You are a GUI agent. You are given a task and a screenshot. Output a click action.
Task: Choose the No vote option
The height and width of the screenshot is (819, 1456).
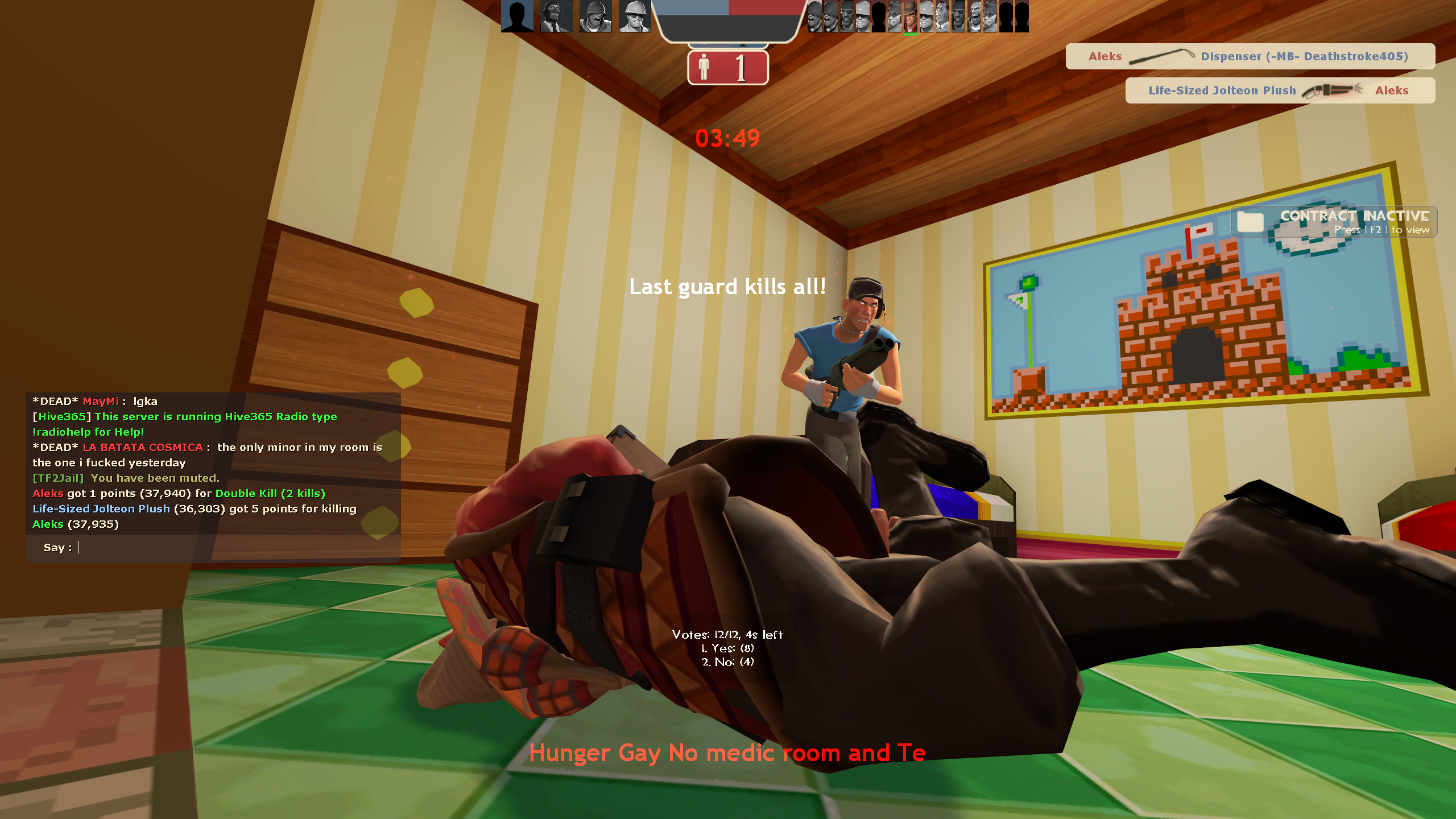(727, 662)
